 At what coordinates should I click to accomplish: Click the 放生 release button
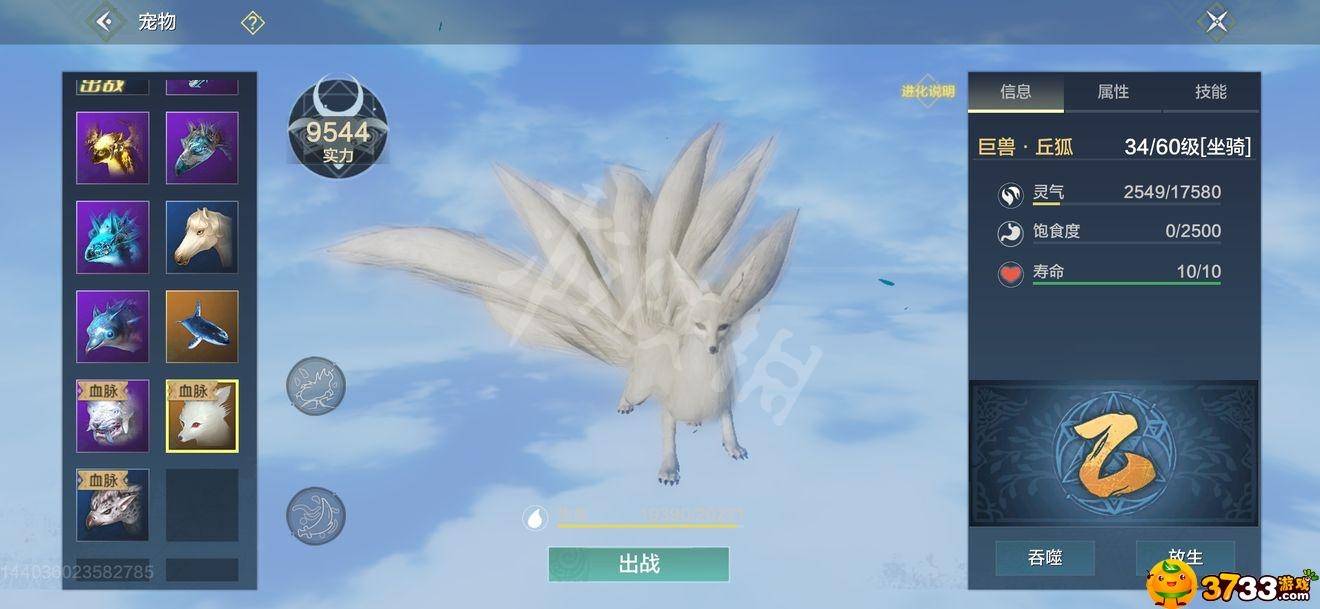(x=1185, y=557)
